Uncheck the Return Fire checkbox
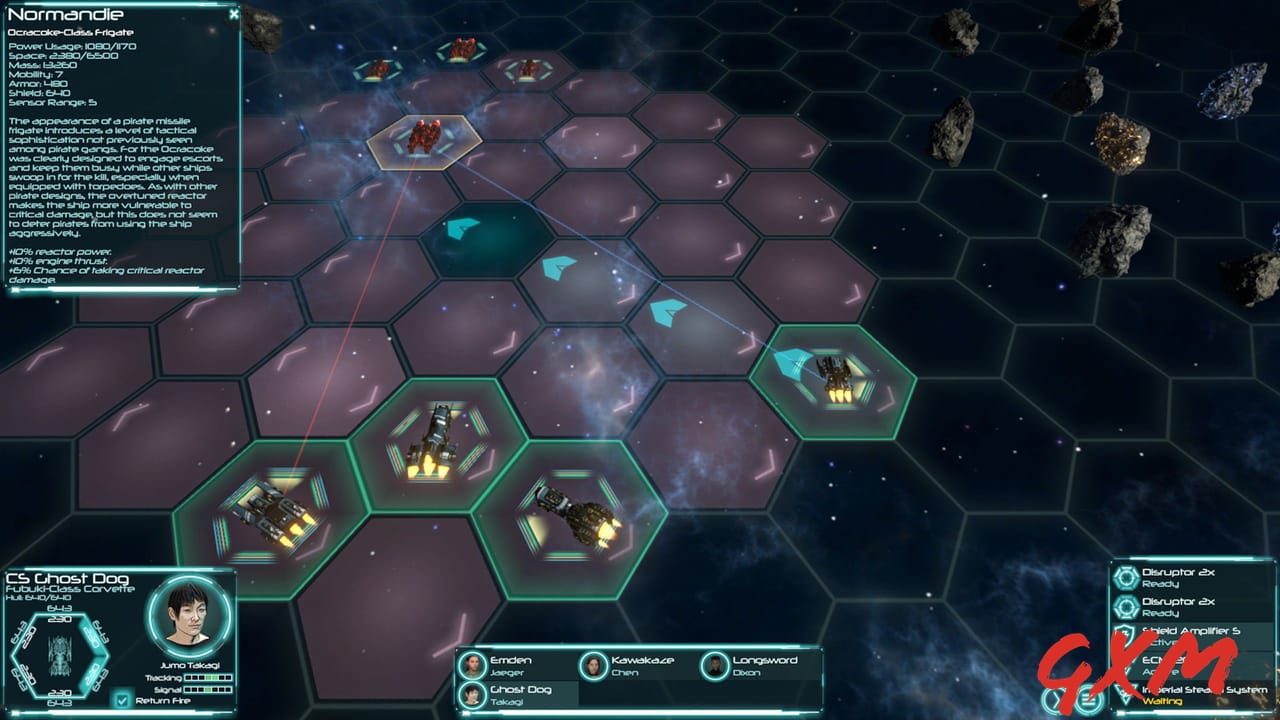 pyautogui.click(x=123, y=701)
